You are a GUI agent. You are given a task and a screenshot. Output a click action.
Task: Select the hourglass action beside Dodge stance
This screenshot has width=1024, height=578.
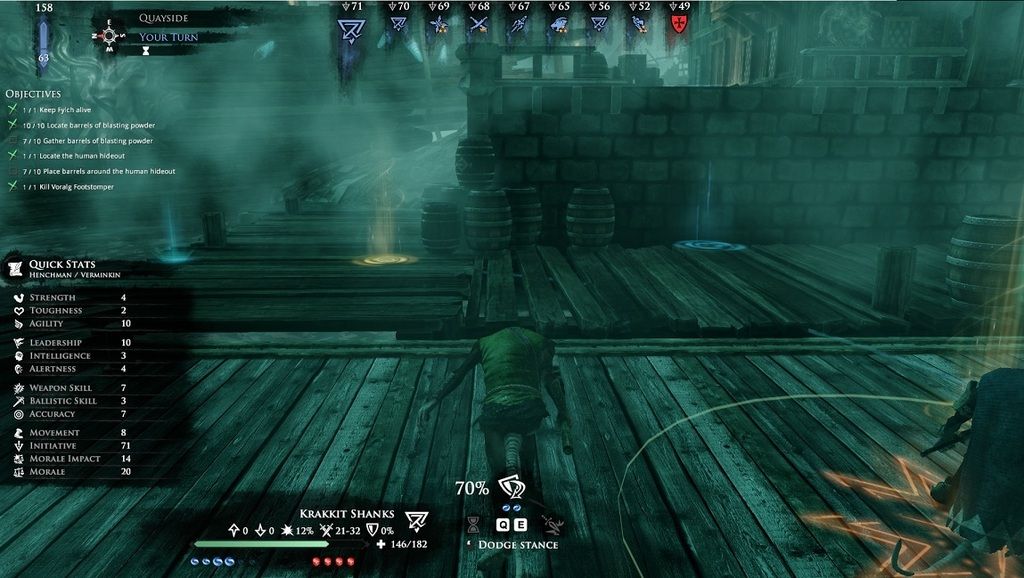(x=474, y=523)
